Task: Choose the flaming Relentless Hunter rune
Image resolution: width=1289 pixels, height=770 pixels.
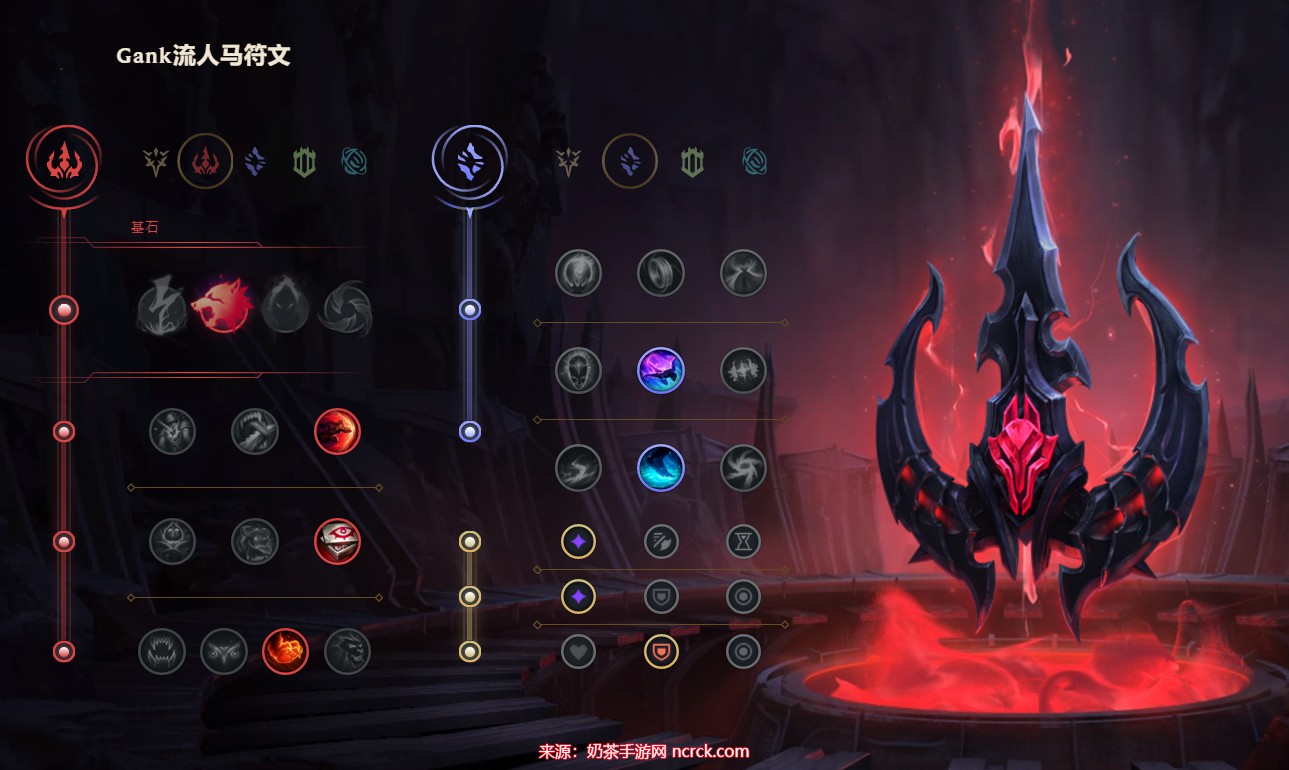Action: tap(285, 651)
